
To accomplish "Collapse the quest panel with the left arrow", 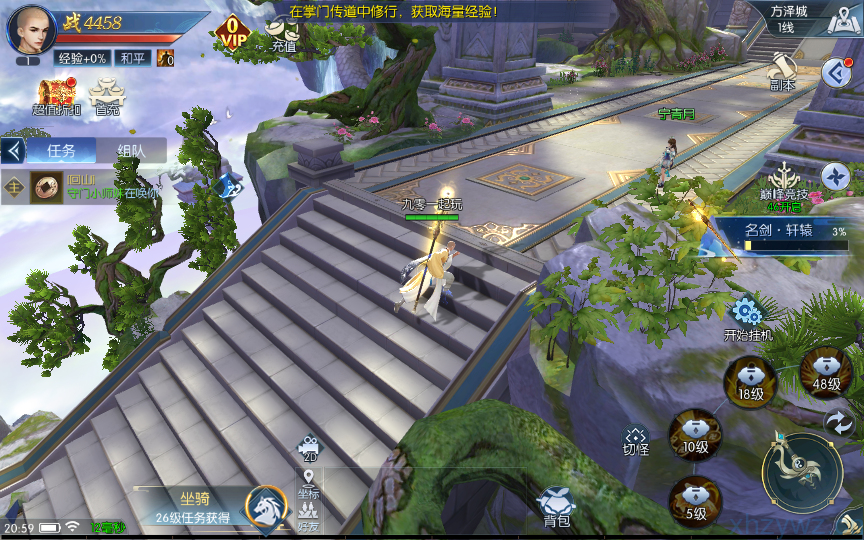I will click(x=14, y=151).
